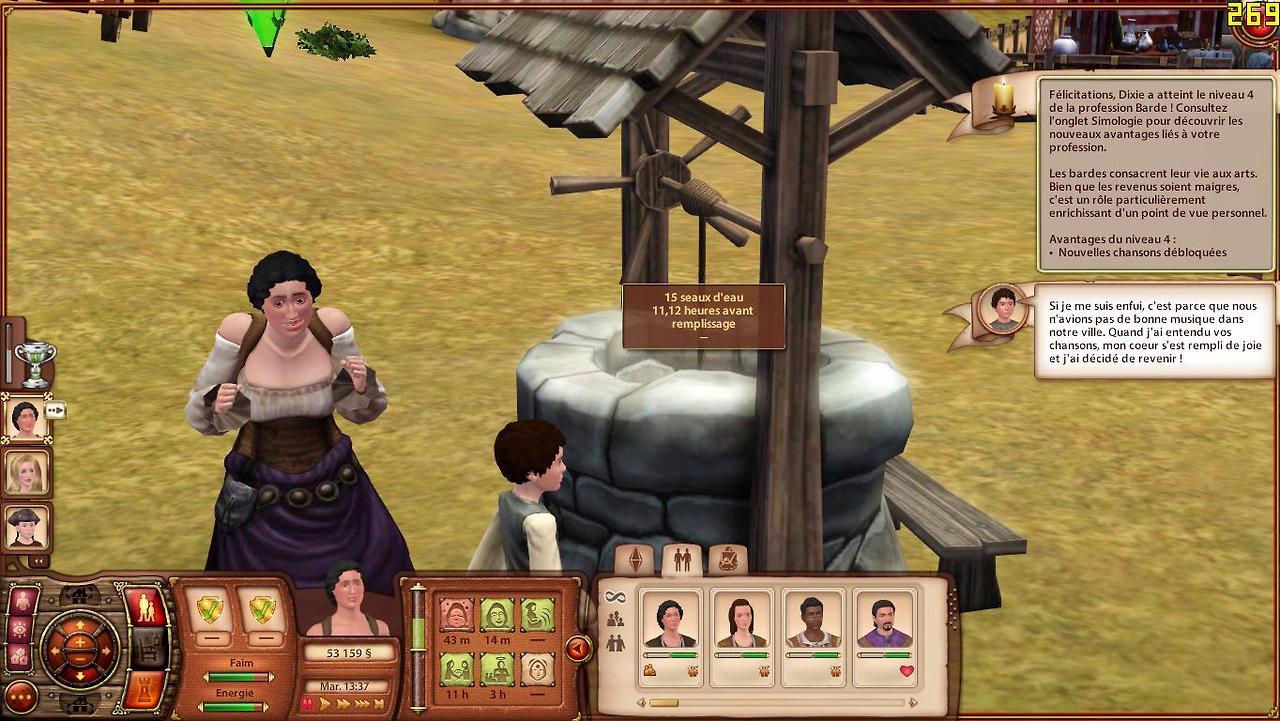Show all relationships with the infinity filter
Viewport: 1280px width, 721px height.
pyautogui.click(x=615, y=597)
